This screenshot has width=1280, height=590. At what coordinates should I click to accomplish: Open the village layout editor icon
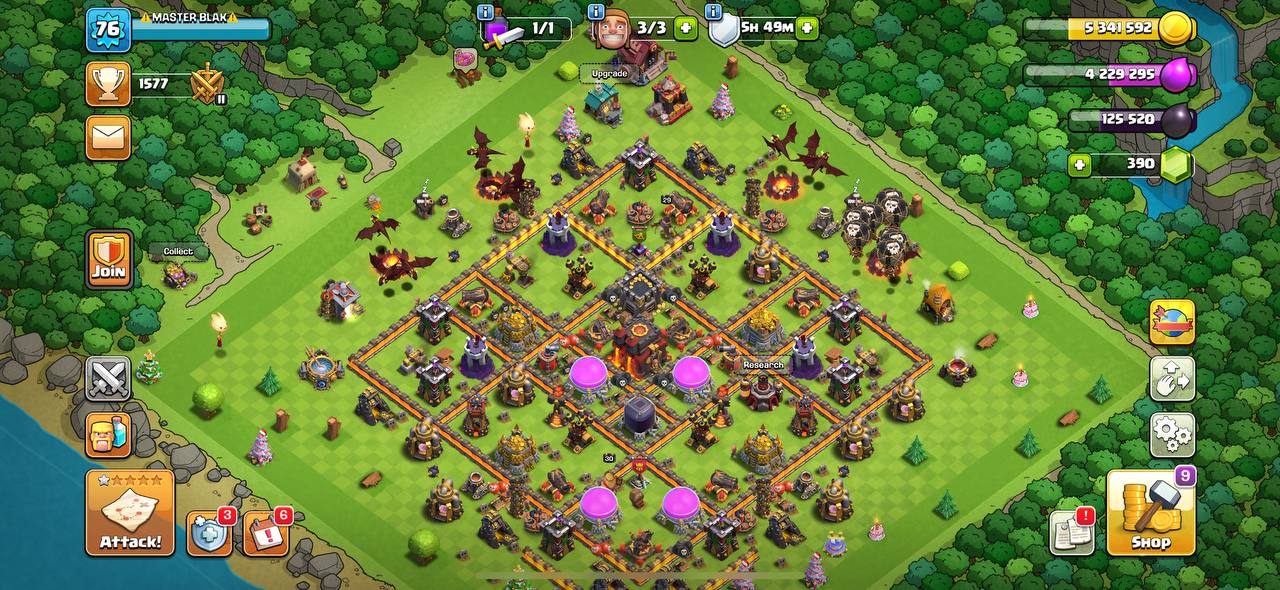[1172, 379]
